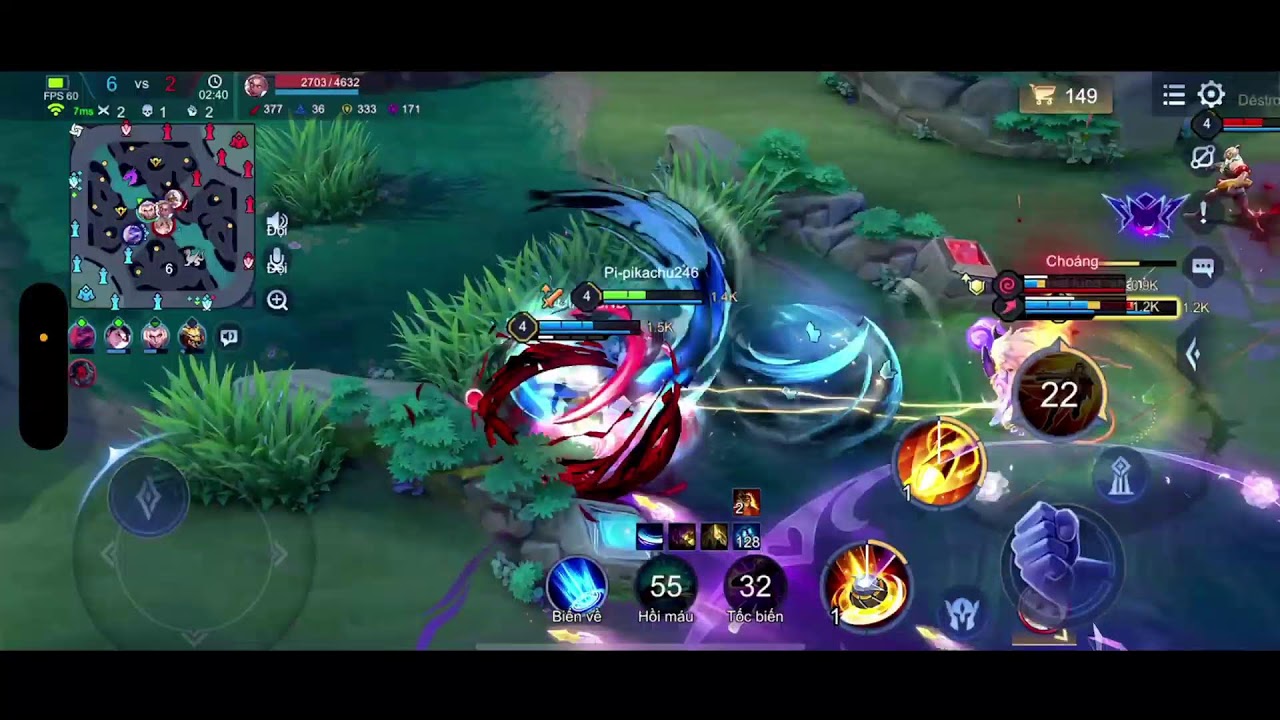Open the quick voice message button
1280x720 pixels.
click(229, 337)
